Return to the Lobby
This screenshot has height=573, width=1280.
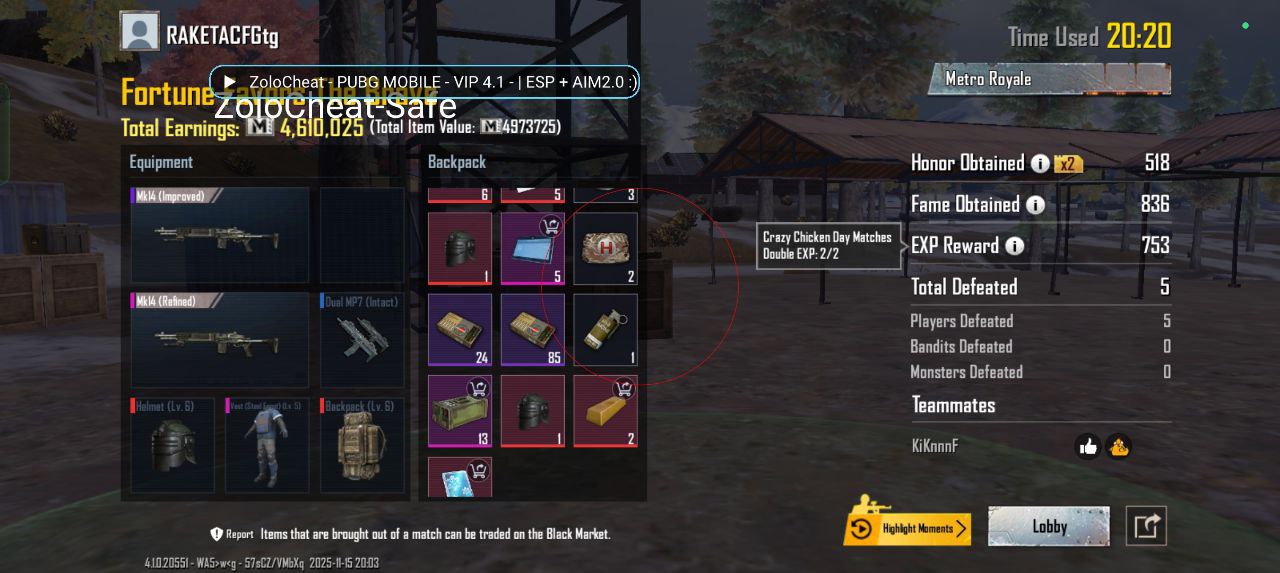1048,527
